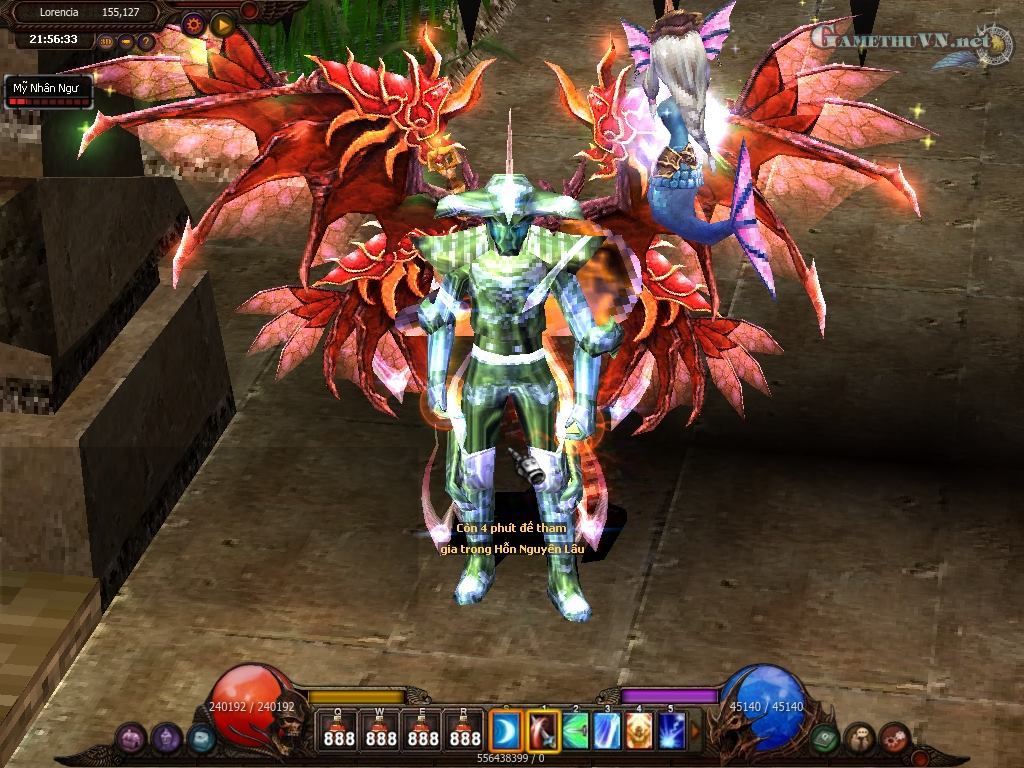Use the R potion slot

pyautogui.click(x=465, y=730)
